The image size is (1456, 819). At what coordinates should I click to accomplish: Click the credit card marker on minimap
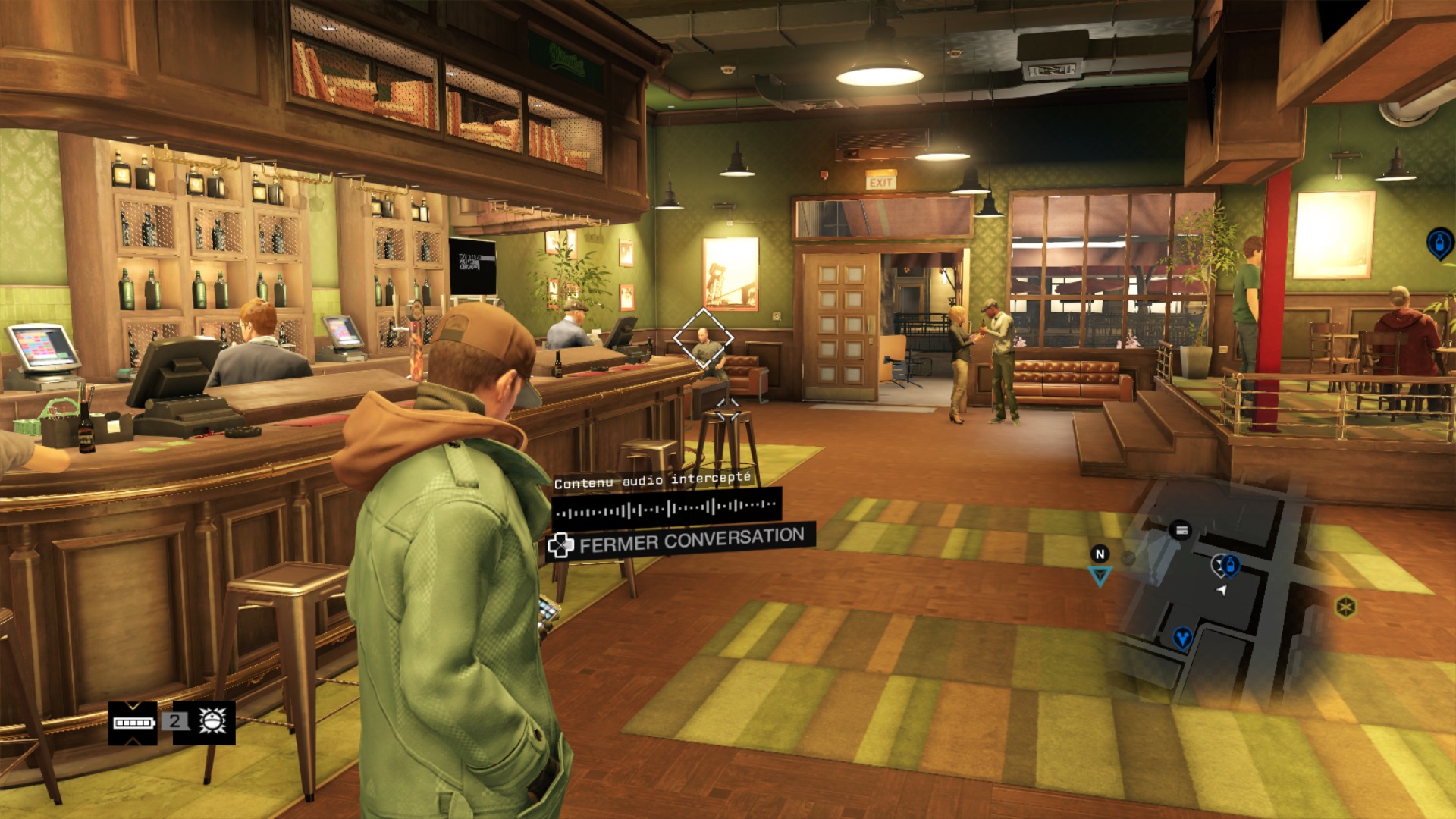1180,530
